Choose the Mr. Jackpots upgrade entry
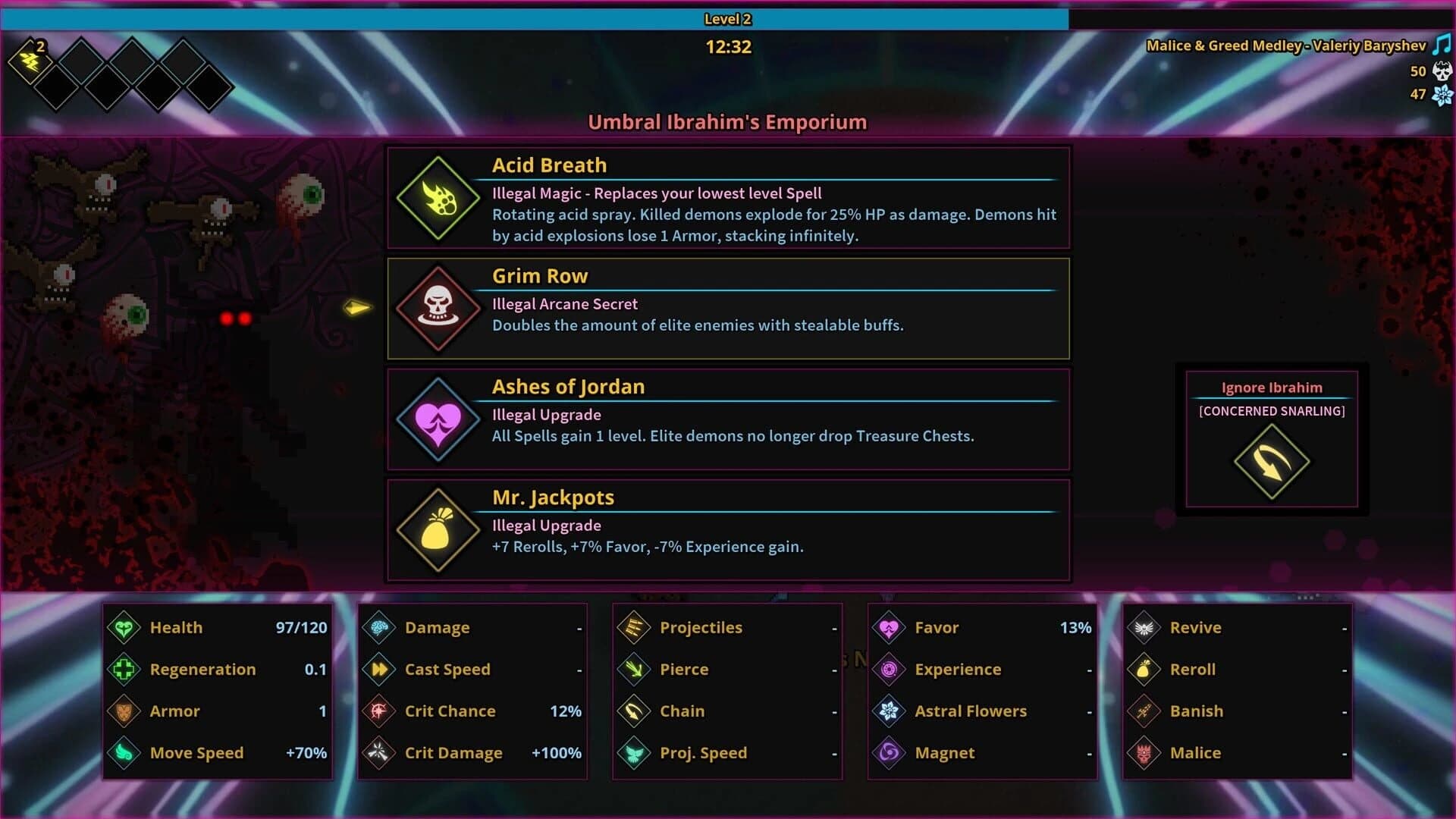 pyautogui.click(x=728, y=529)
